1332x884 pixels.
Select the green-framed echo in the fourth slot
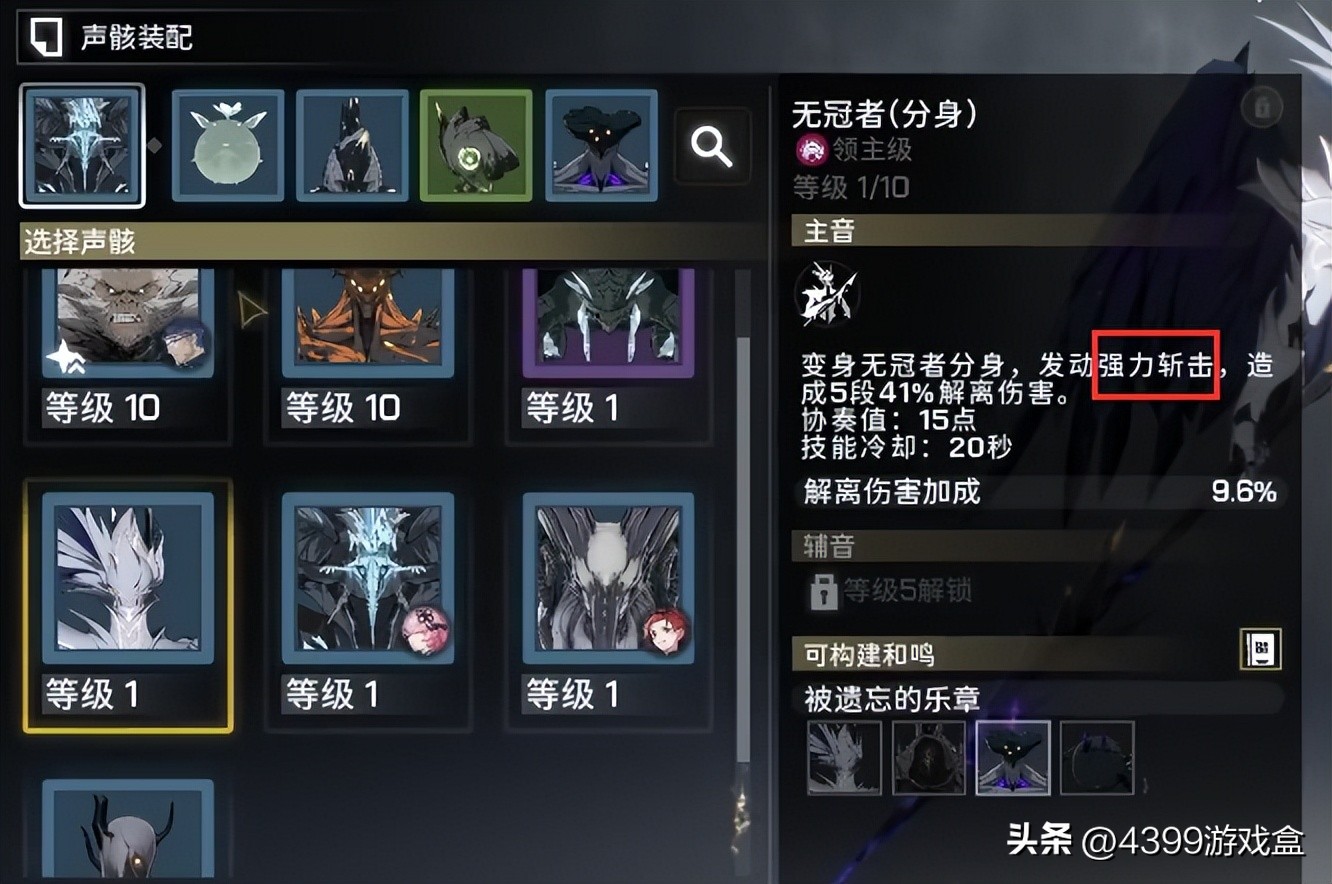pyautogui.click(x=476, y=146)
